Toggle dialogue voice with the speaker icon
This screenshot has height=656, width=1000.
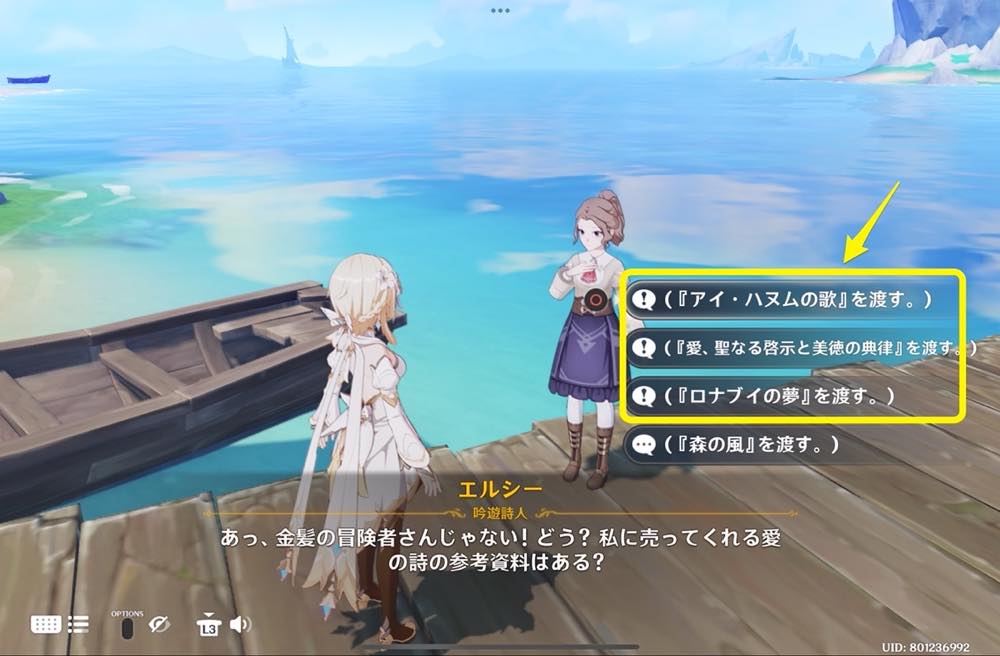(240, 625)
